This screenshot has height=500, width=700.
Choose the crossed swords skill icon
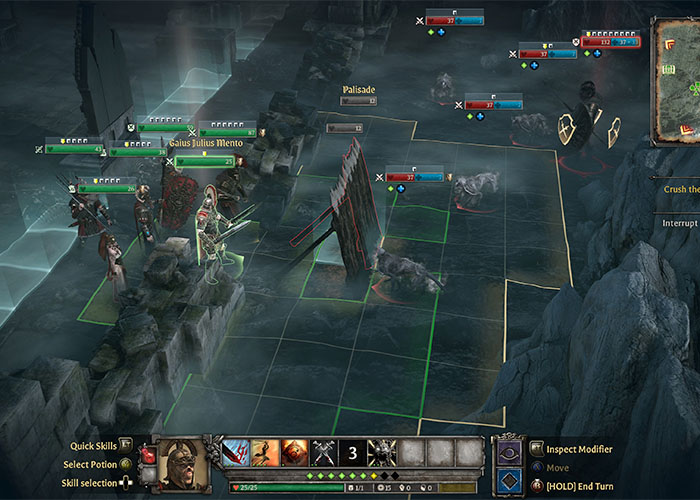coord(324,453)
